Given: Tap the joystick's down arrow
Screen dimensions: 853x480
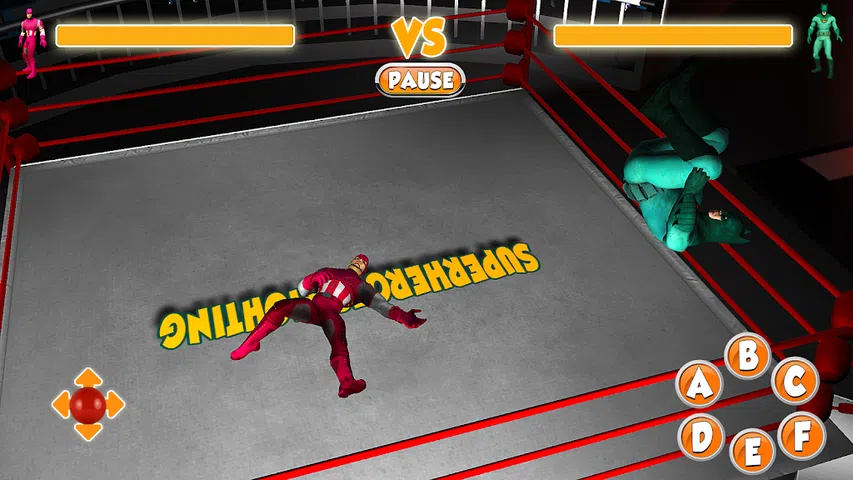Looking at the screenshot, I should 88,432.
